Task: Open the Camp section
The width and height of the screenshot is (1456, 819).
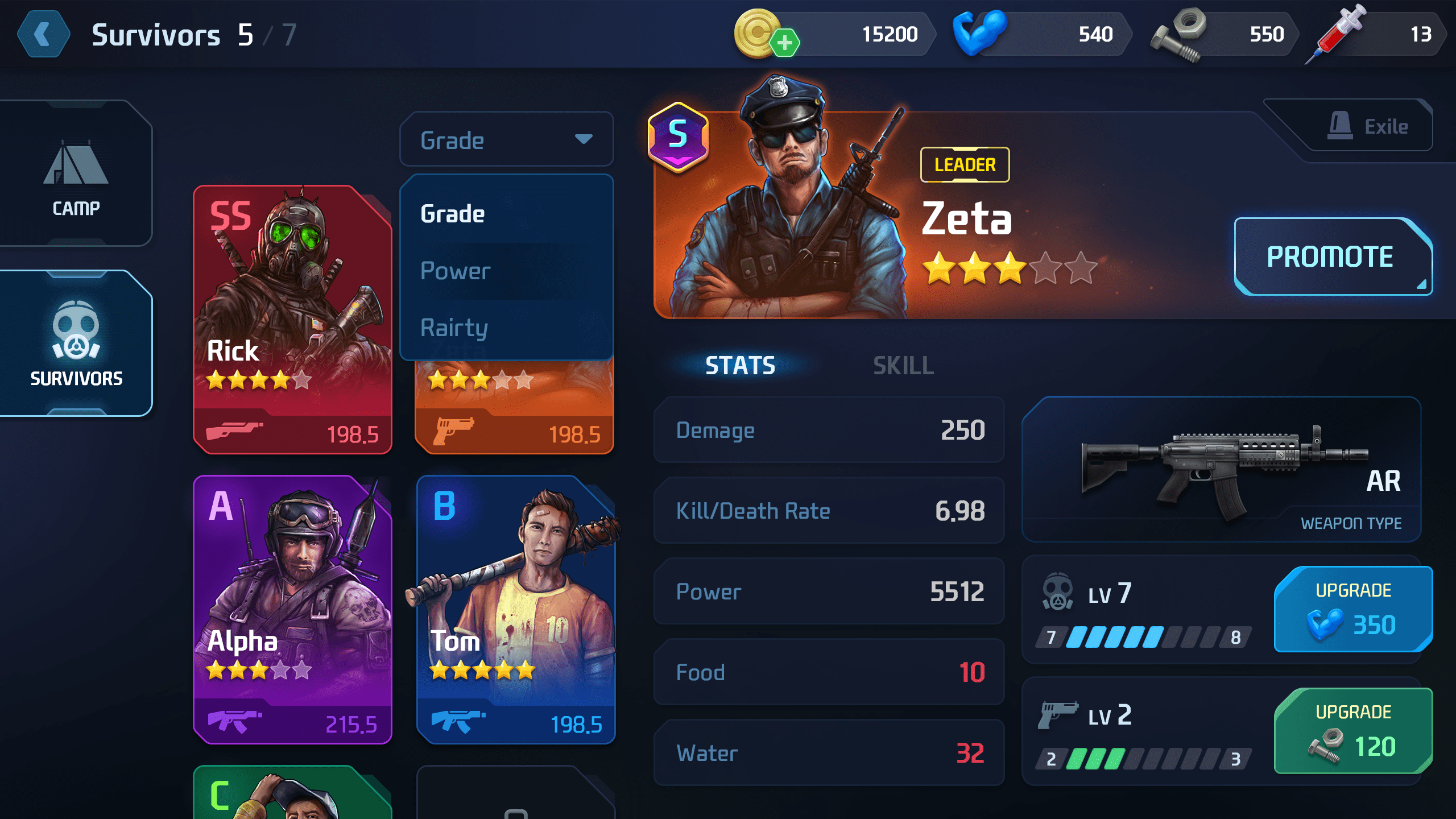Action: click(x=76, y=173)
